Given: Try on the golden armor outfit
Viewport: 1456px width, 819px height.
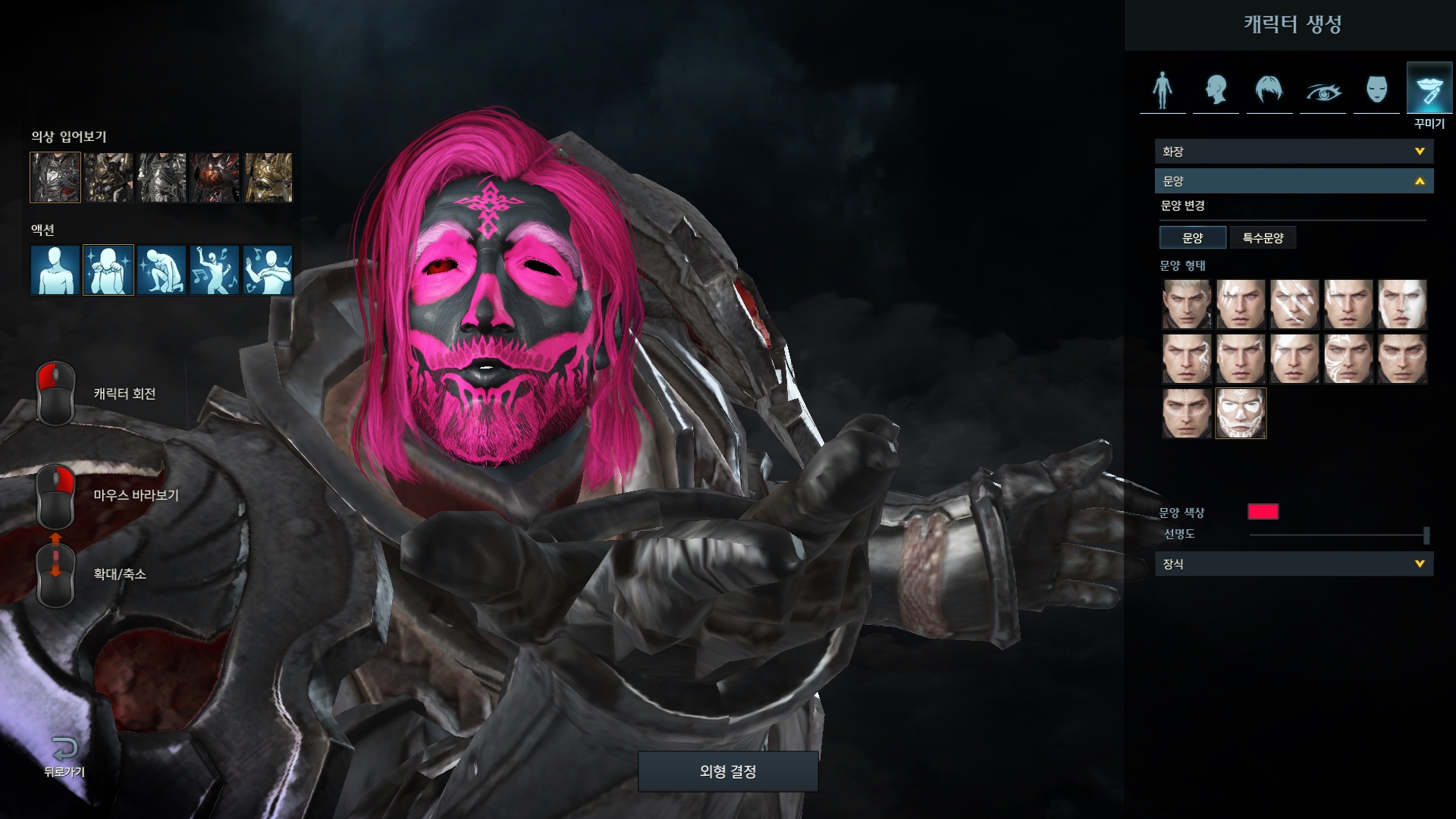Looking at the screenshot, I should pos(268,177).
